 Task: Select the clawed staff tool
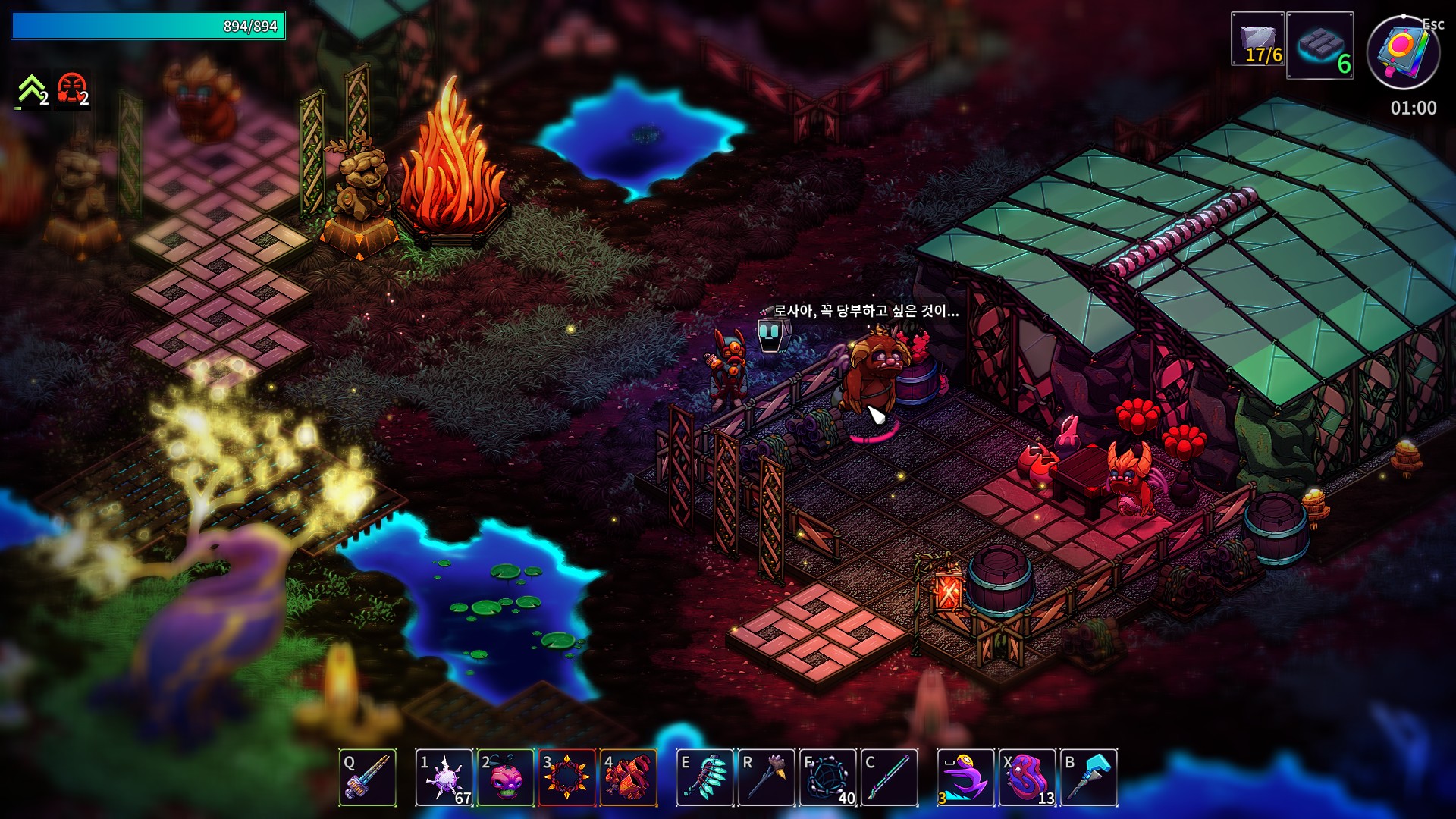767,777
